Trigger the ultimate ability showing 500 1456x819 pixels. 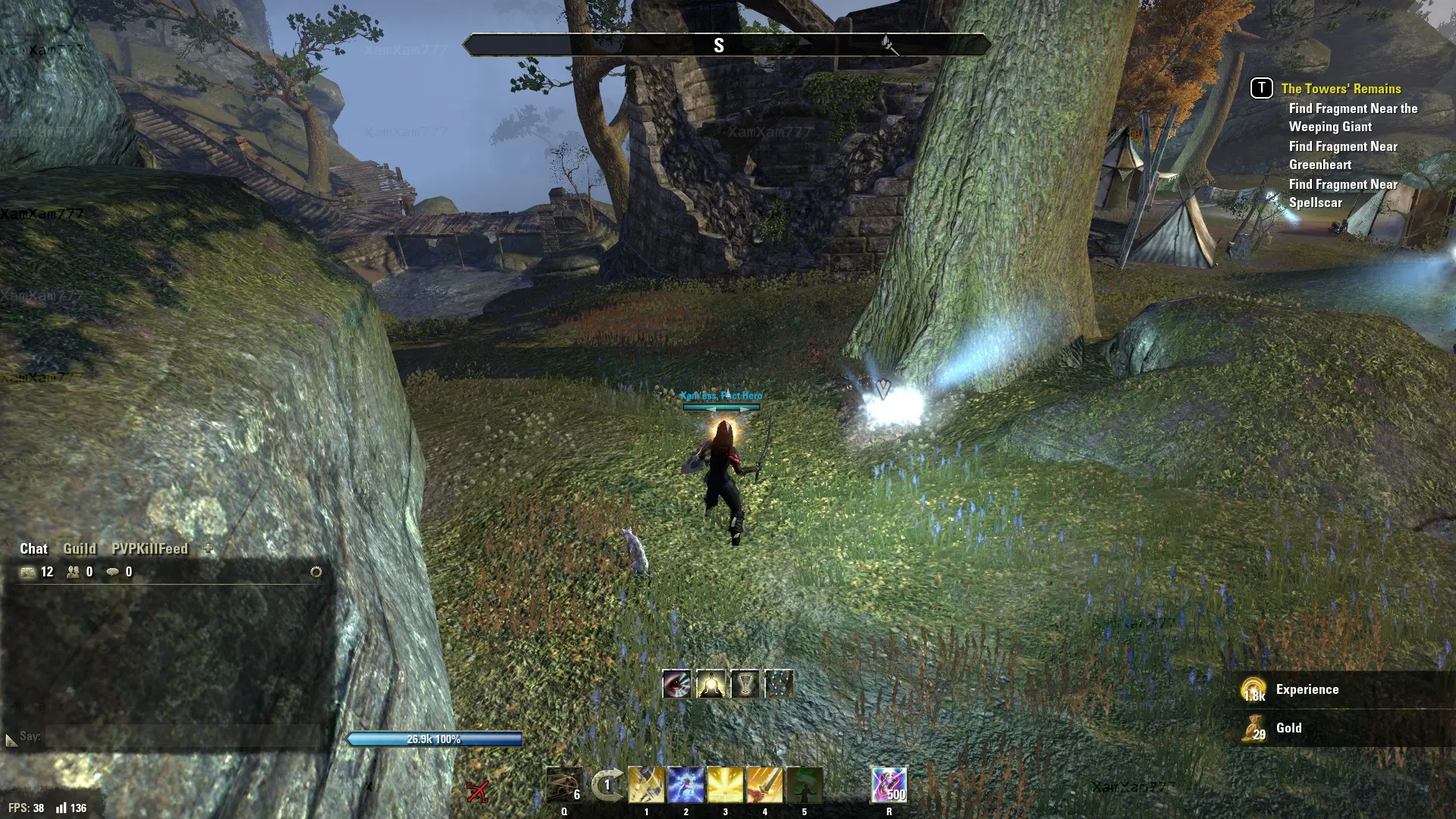coord(889,785)
